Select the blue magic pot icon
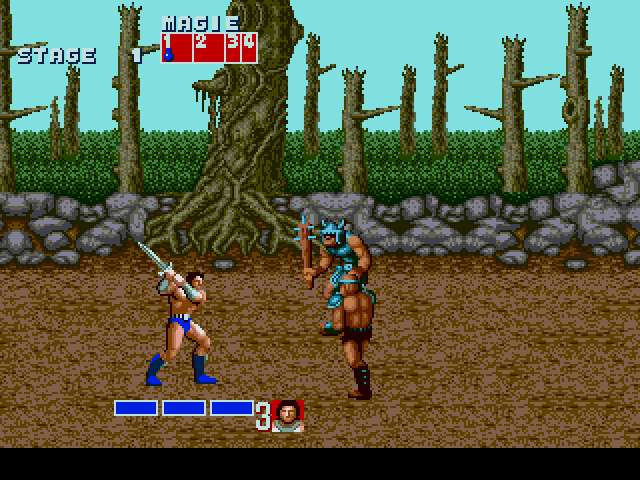640x480 pixels. (168, 55)
